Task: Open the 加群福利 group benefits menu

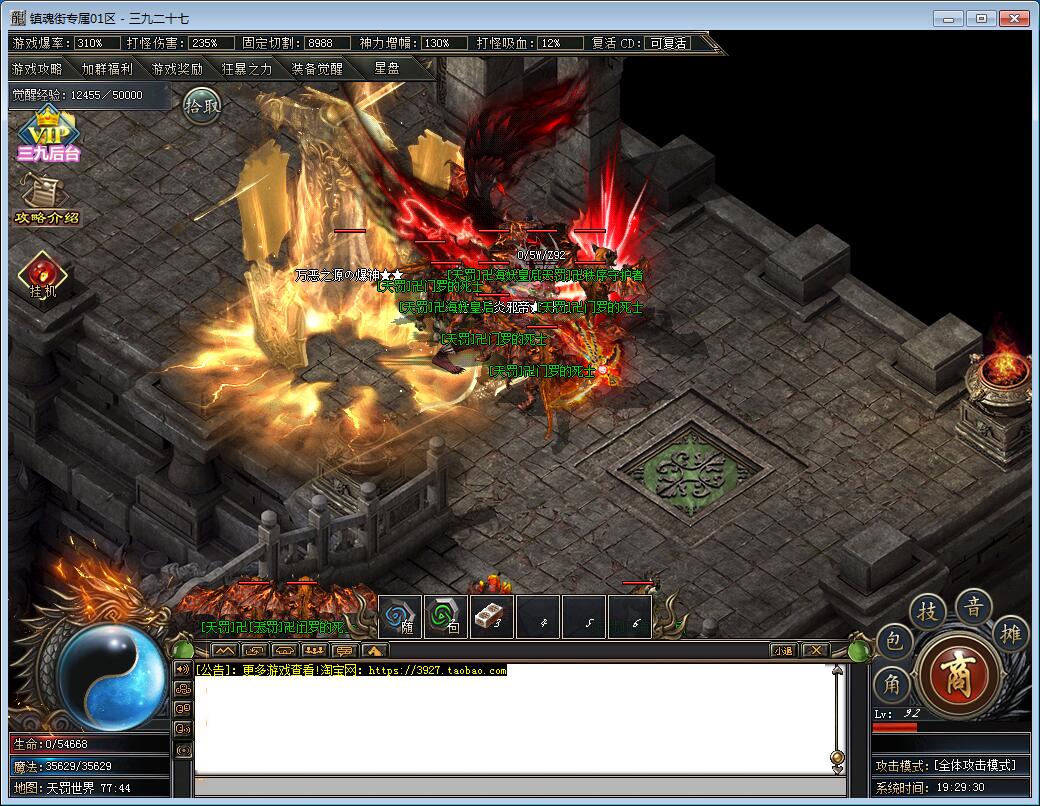Action: (107, 69)
